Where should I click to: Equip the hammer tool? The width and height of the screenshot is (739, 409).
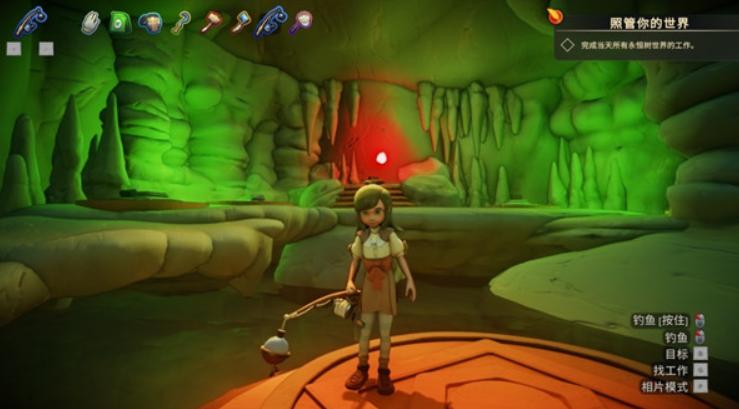point(212,22)
